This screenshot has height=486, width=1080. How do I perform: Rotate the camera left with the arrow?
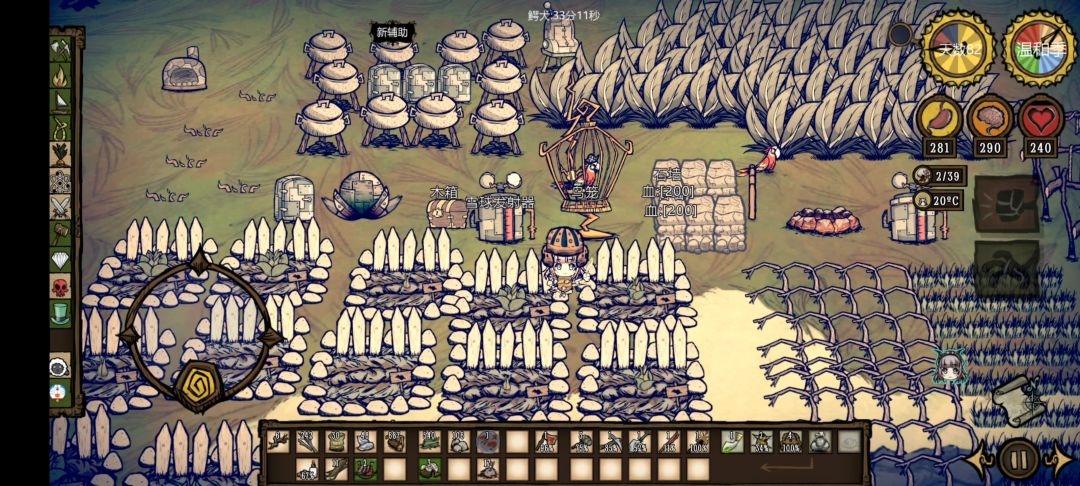pos(978,460)
